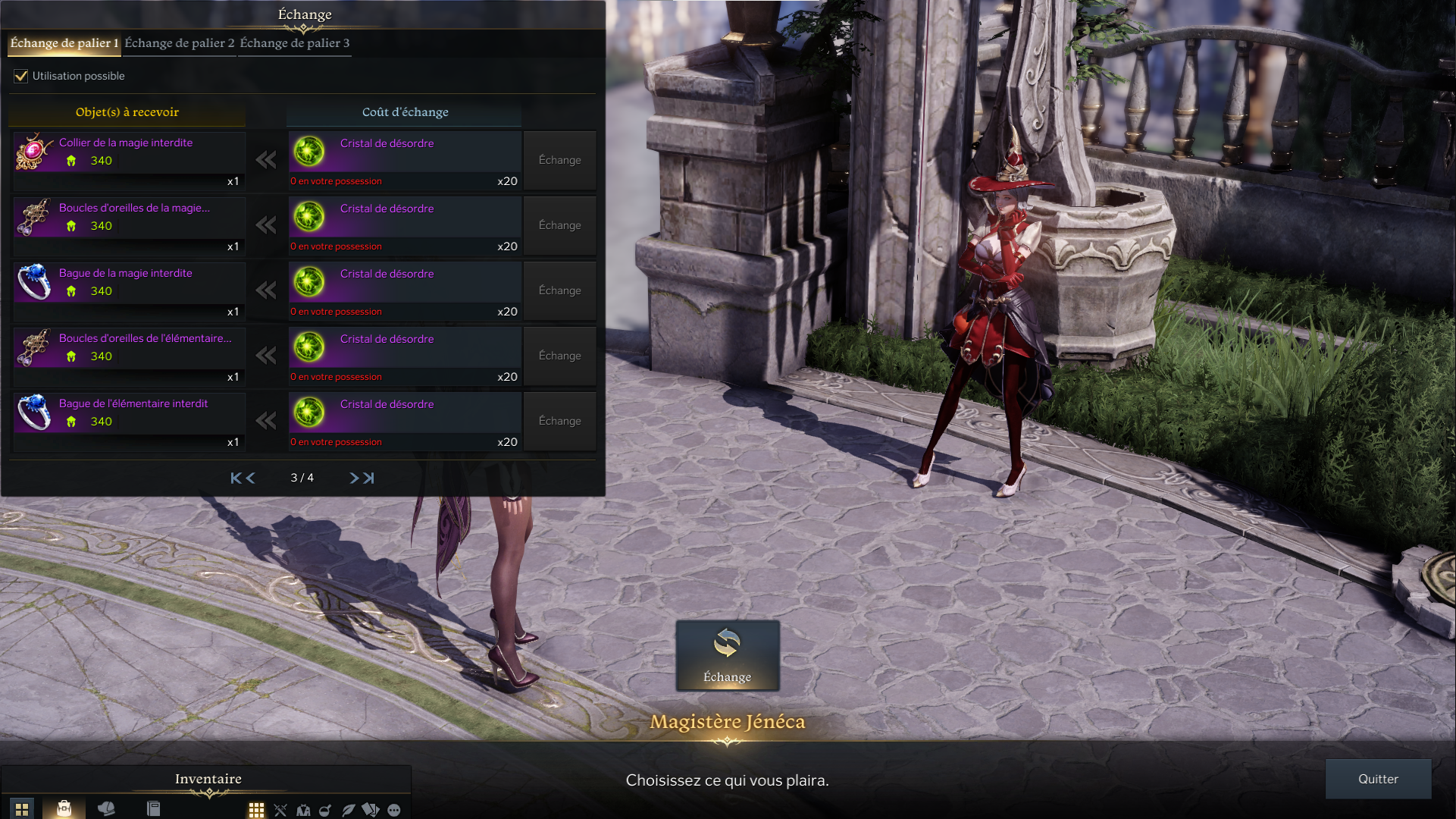Quit the conversation with Quitter
Viewport: 1456px width, 819px height.
click(1377, 779)
